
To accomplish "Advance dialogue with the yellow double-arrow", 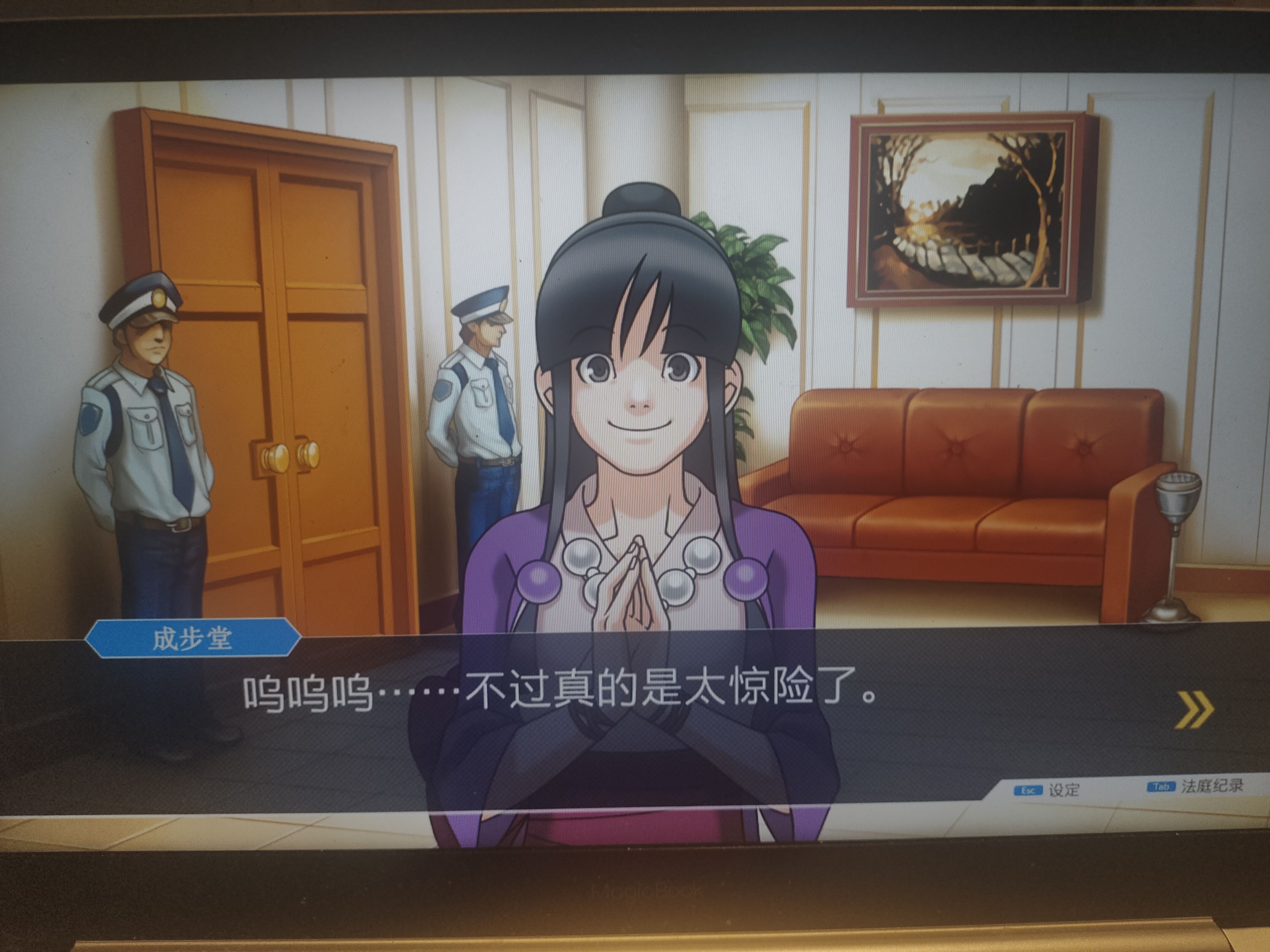I will coord(1194,709).
